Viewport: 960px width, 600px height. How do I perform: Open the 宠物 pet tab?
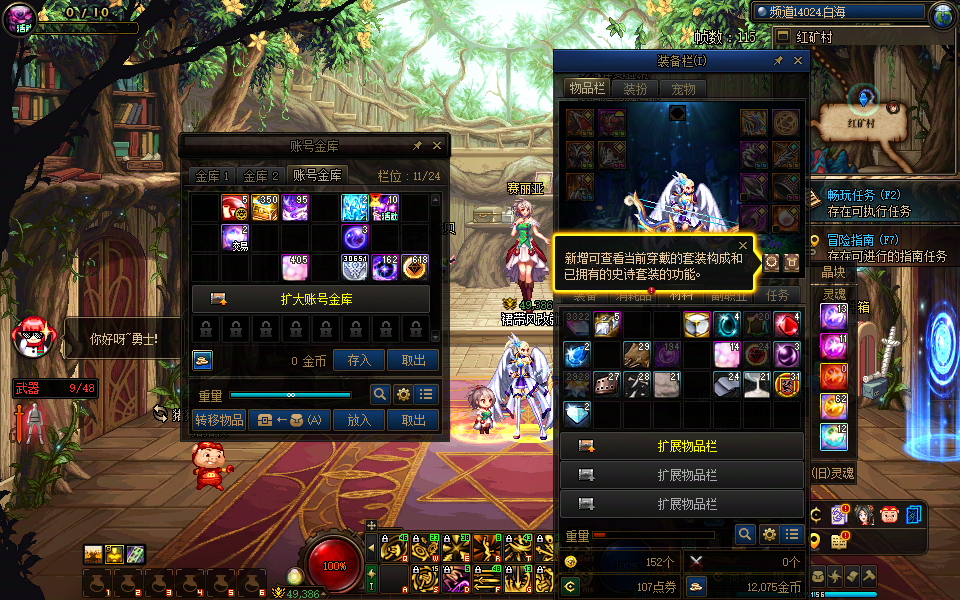tap(683, 89)
